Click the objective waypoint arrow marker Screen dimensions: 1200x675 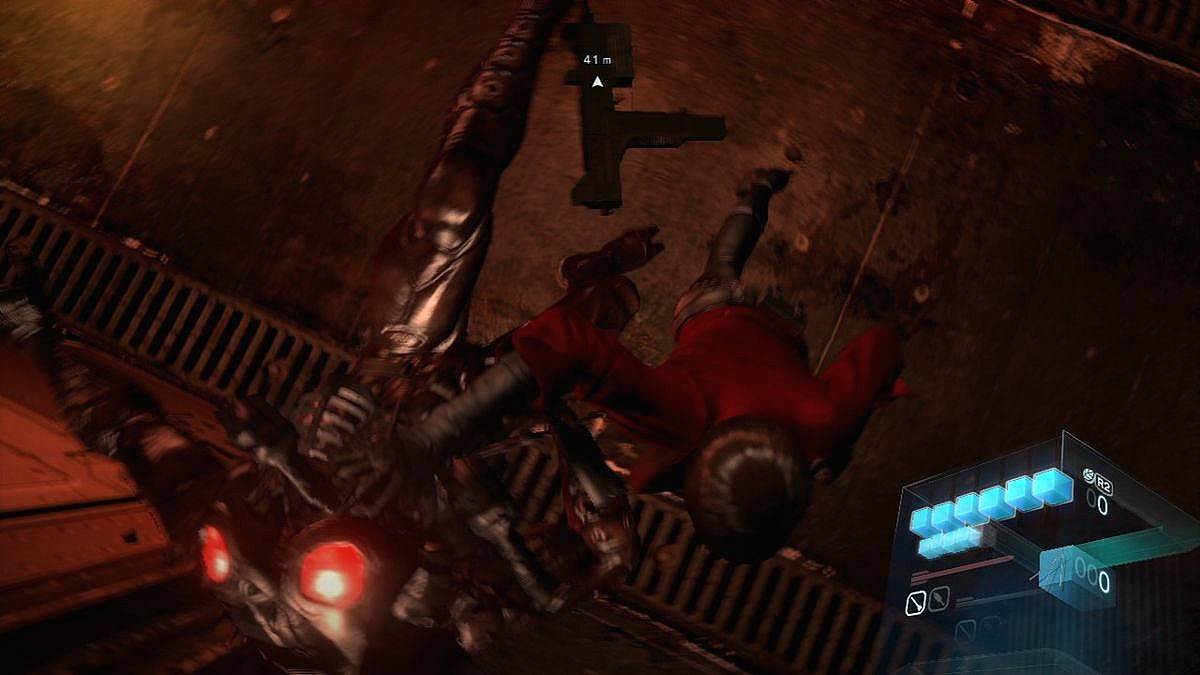tap(597, 81)
